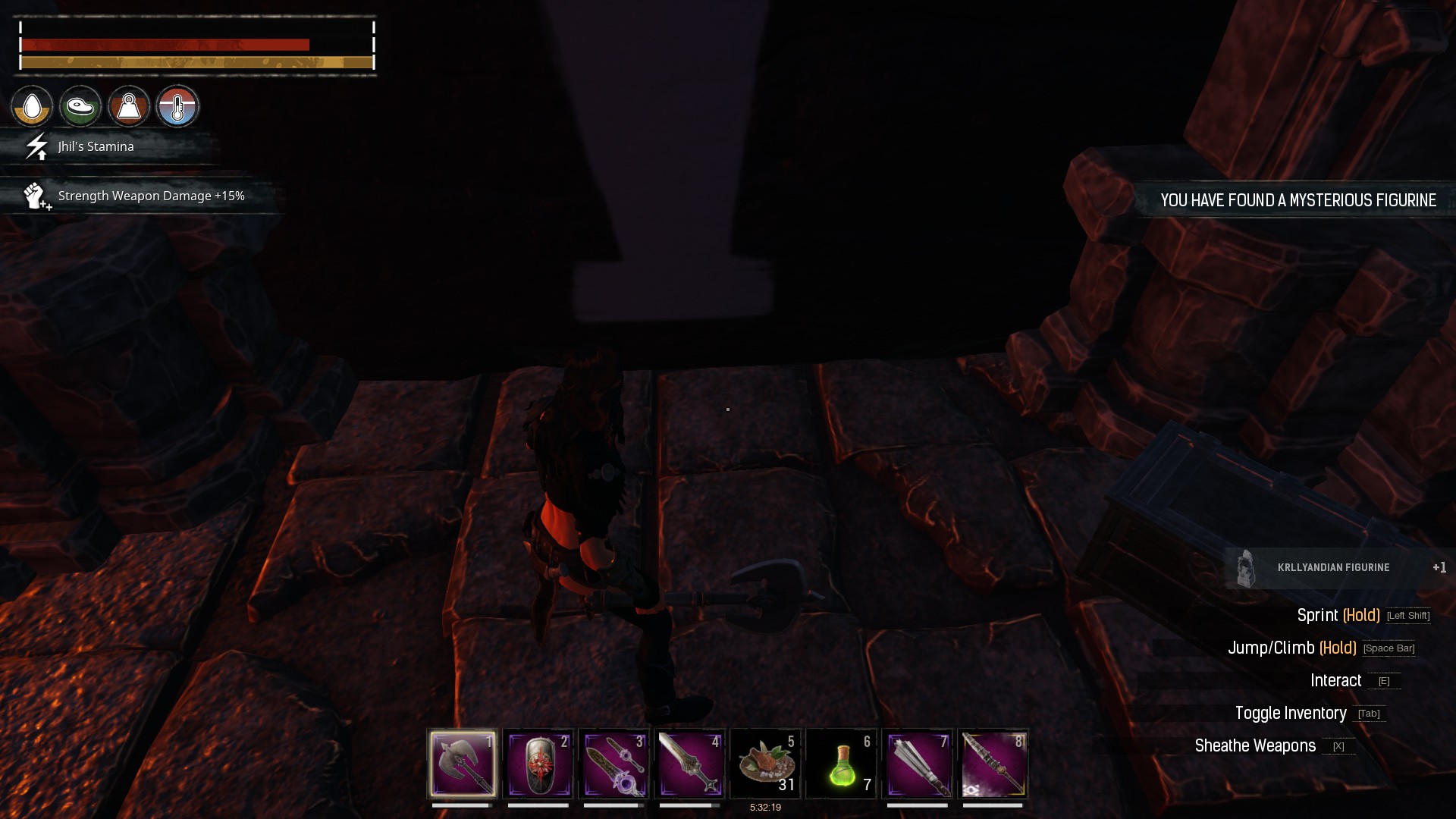Click the encumbrance weight status icon

(x=129, y=106)
